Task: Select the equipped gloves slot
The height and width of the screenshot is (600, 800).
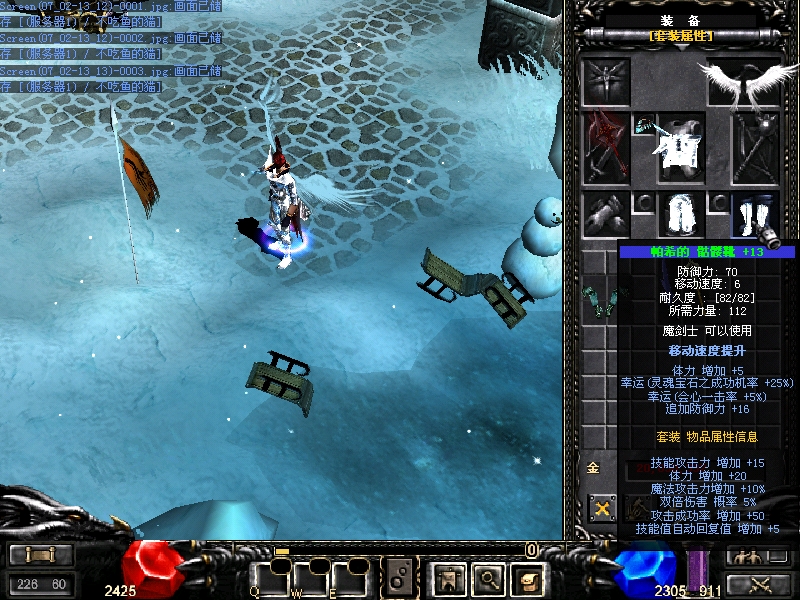Action: pyautogui.click(x=606, y=214)
